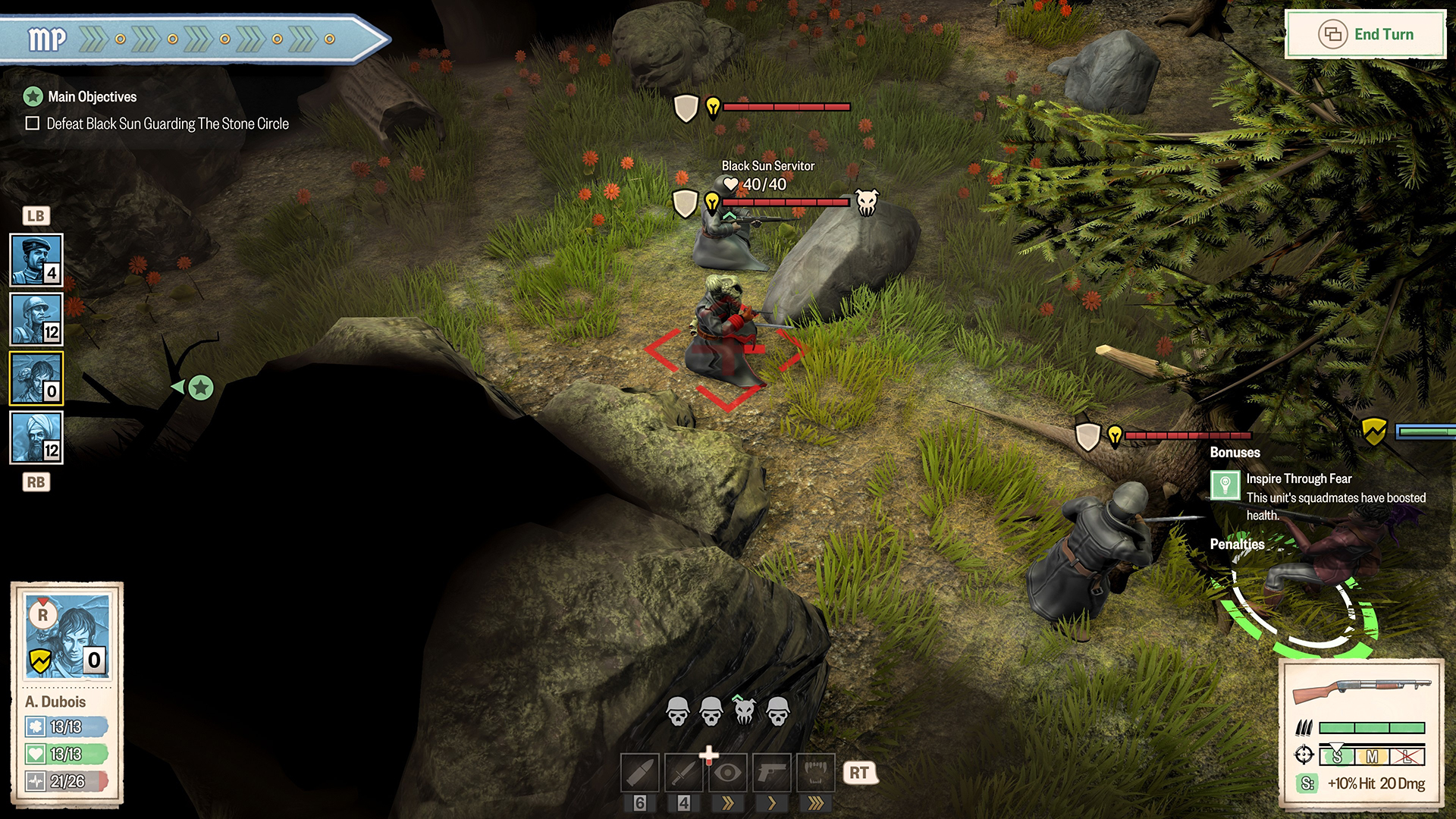
Task: Select the turbaned bearded squad member
Action: [36, 438]
